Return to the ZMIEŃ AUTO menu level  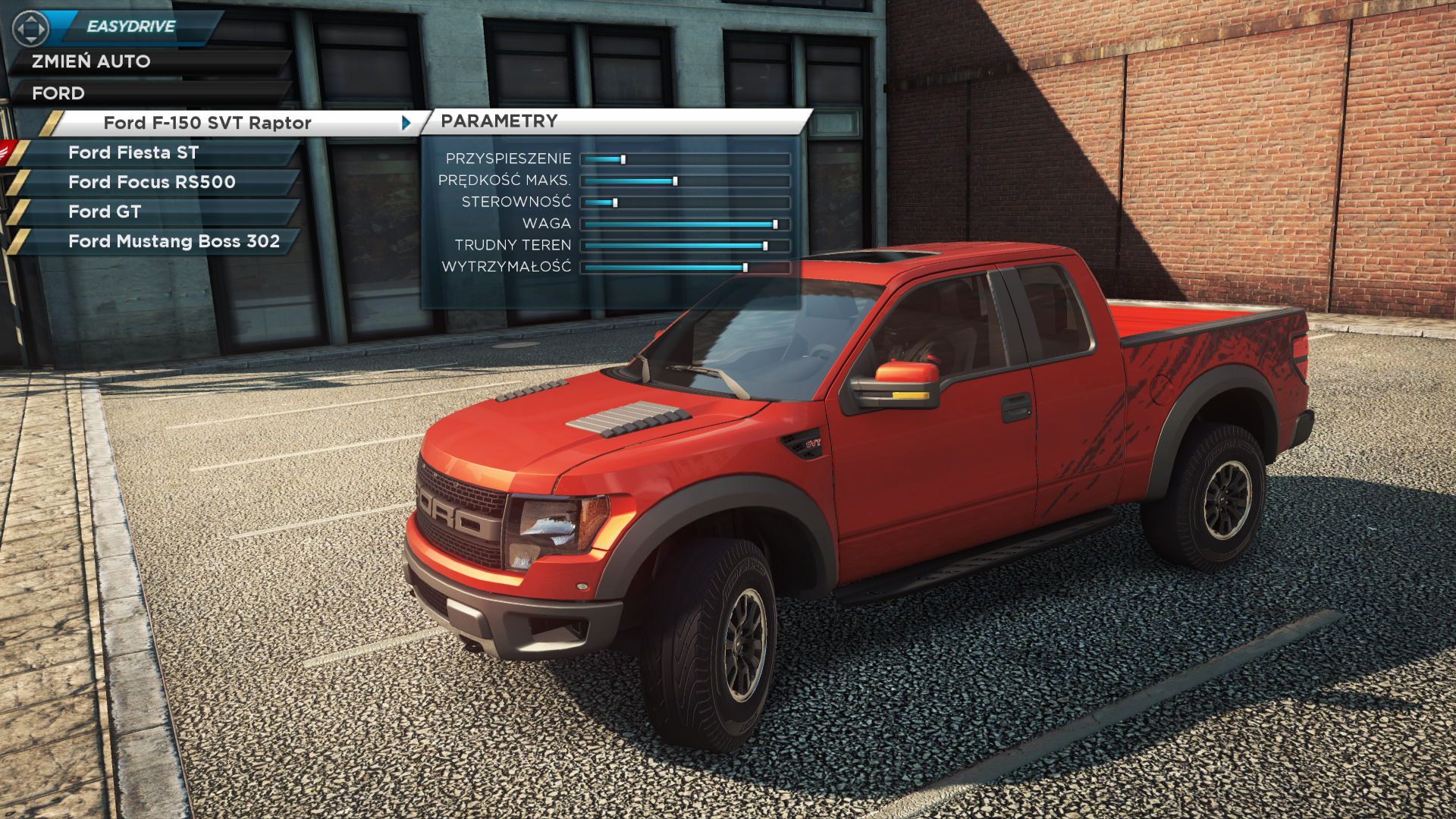click(x=91, y=61)
